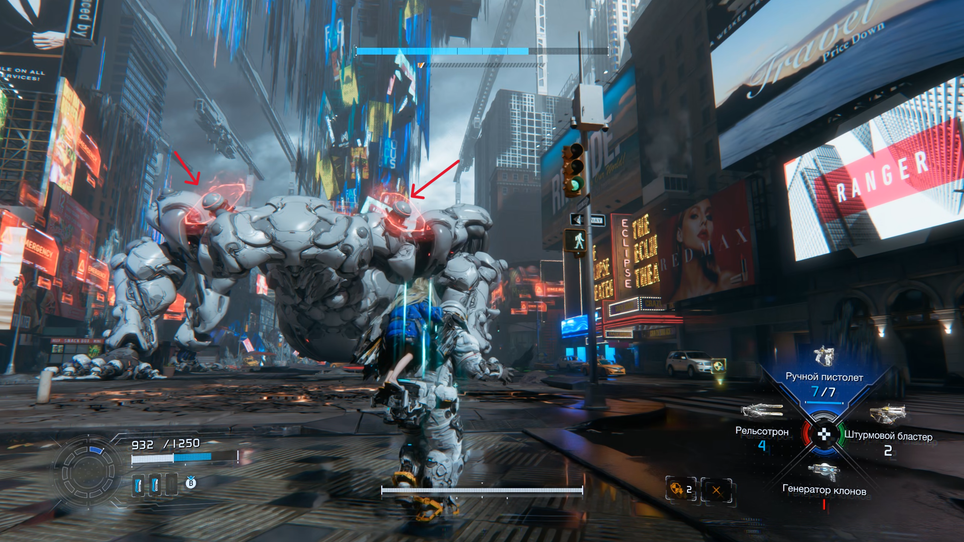Use the orange consumable slot showing 2

click(680, 489)
